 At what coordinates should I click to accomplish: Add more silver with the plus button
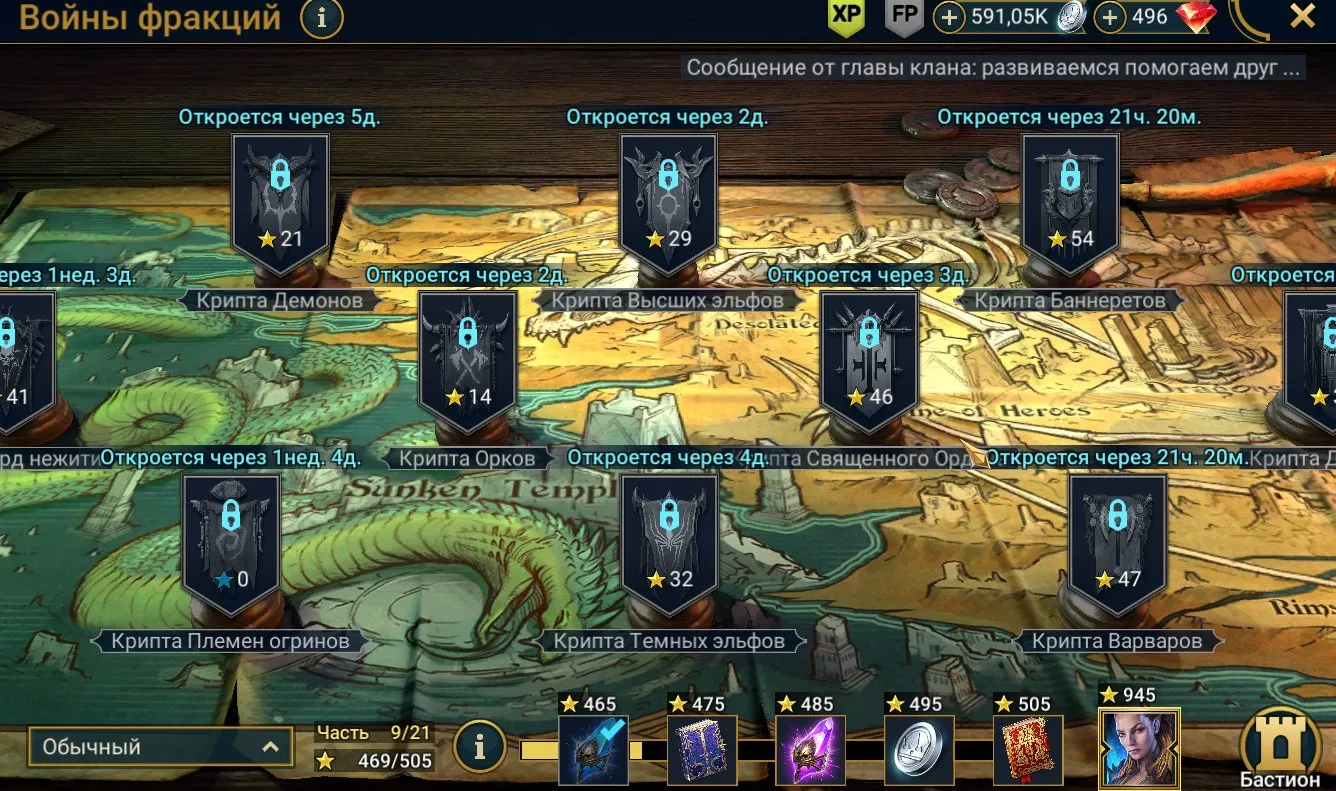coord(949,17)
